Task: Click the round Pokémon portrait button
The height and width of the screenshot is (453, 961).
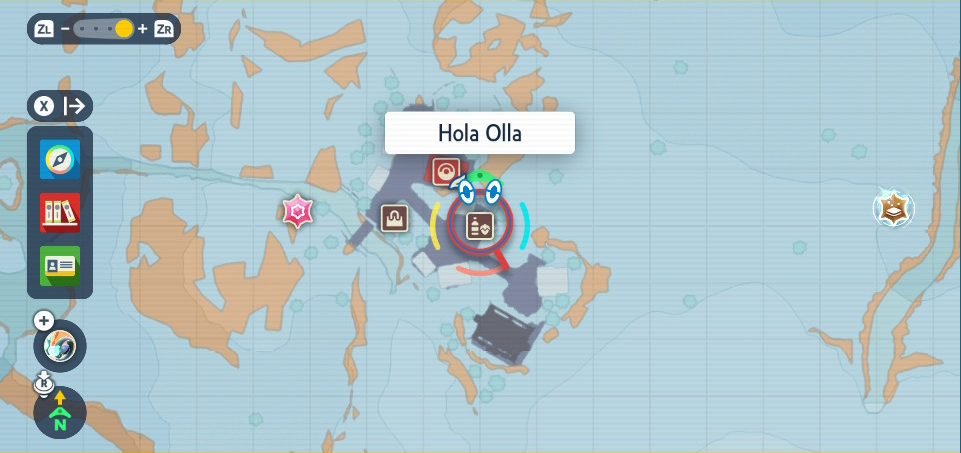Action: point(60,348)
